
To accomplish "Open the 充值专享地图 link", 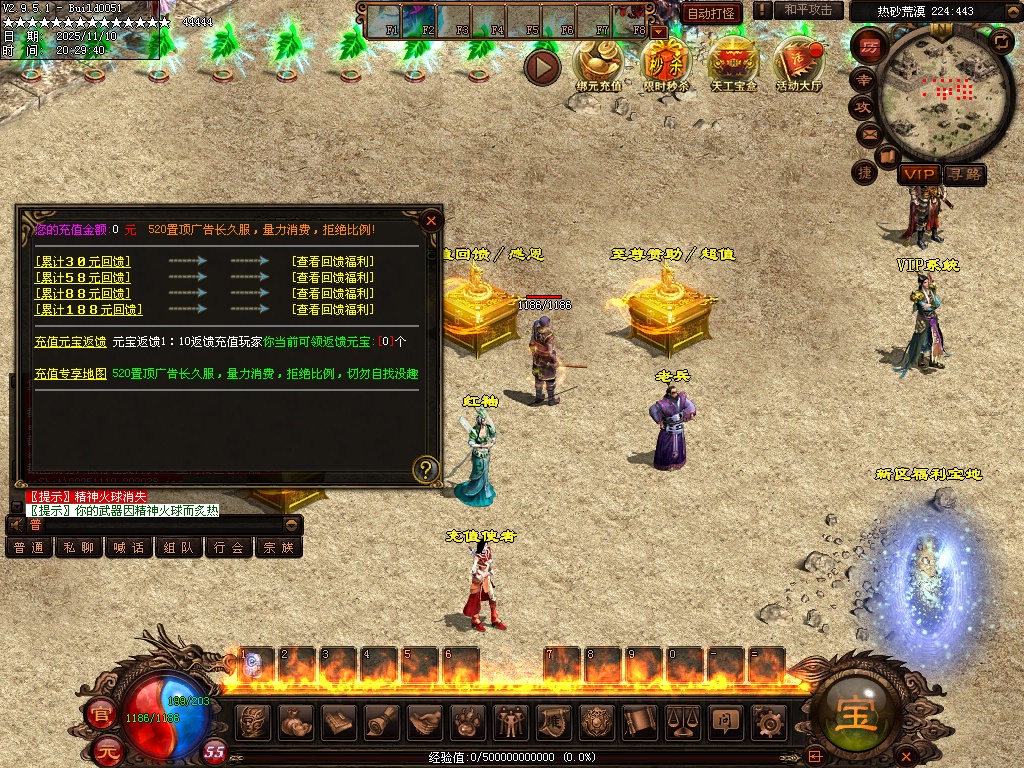I will pyautogui.click(x=70, y=373).
